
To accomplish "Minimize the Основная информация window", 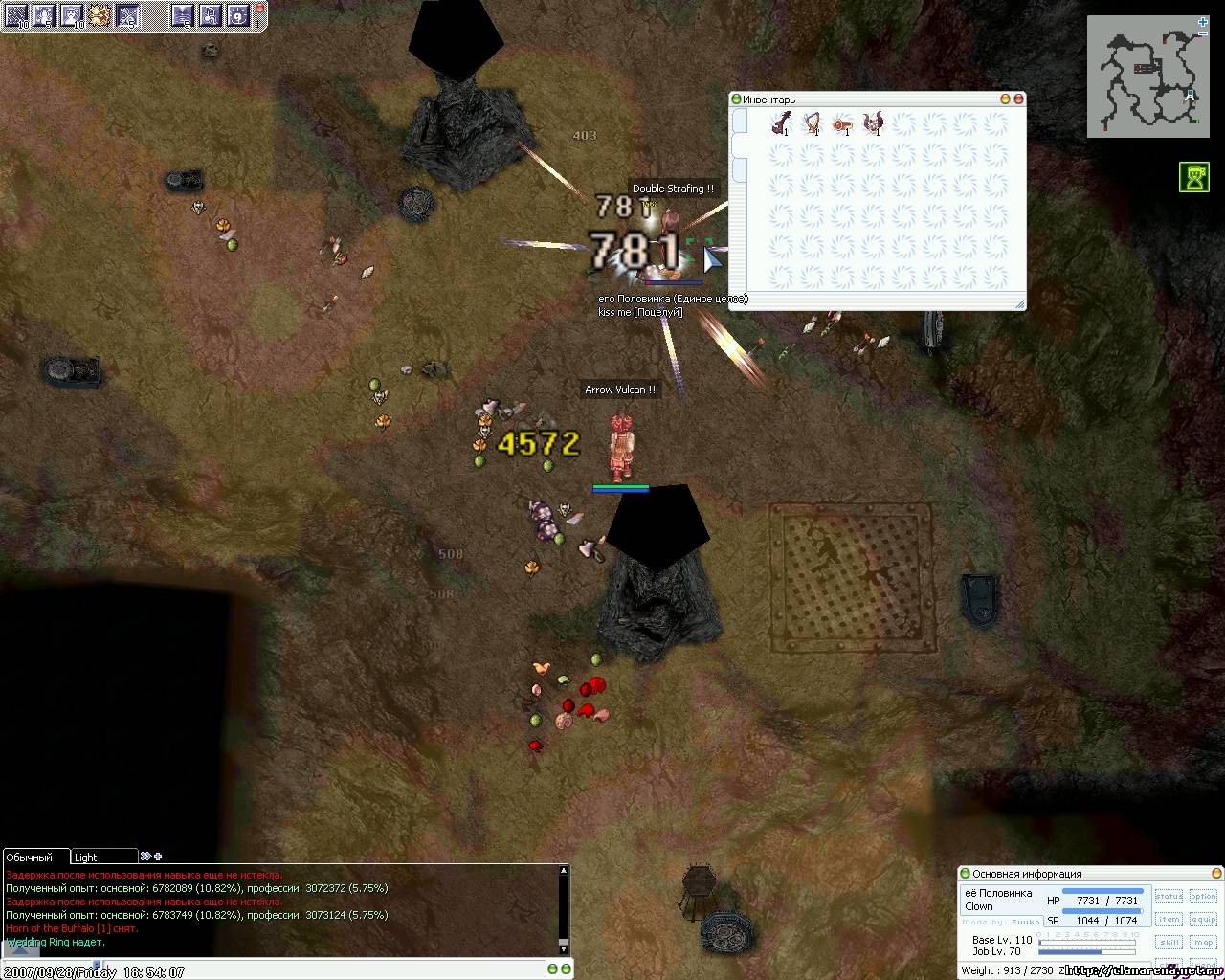I will [x=1217, y=873].
